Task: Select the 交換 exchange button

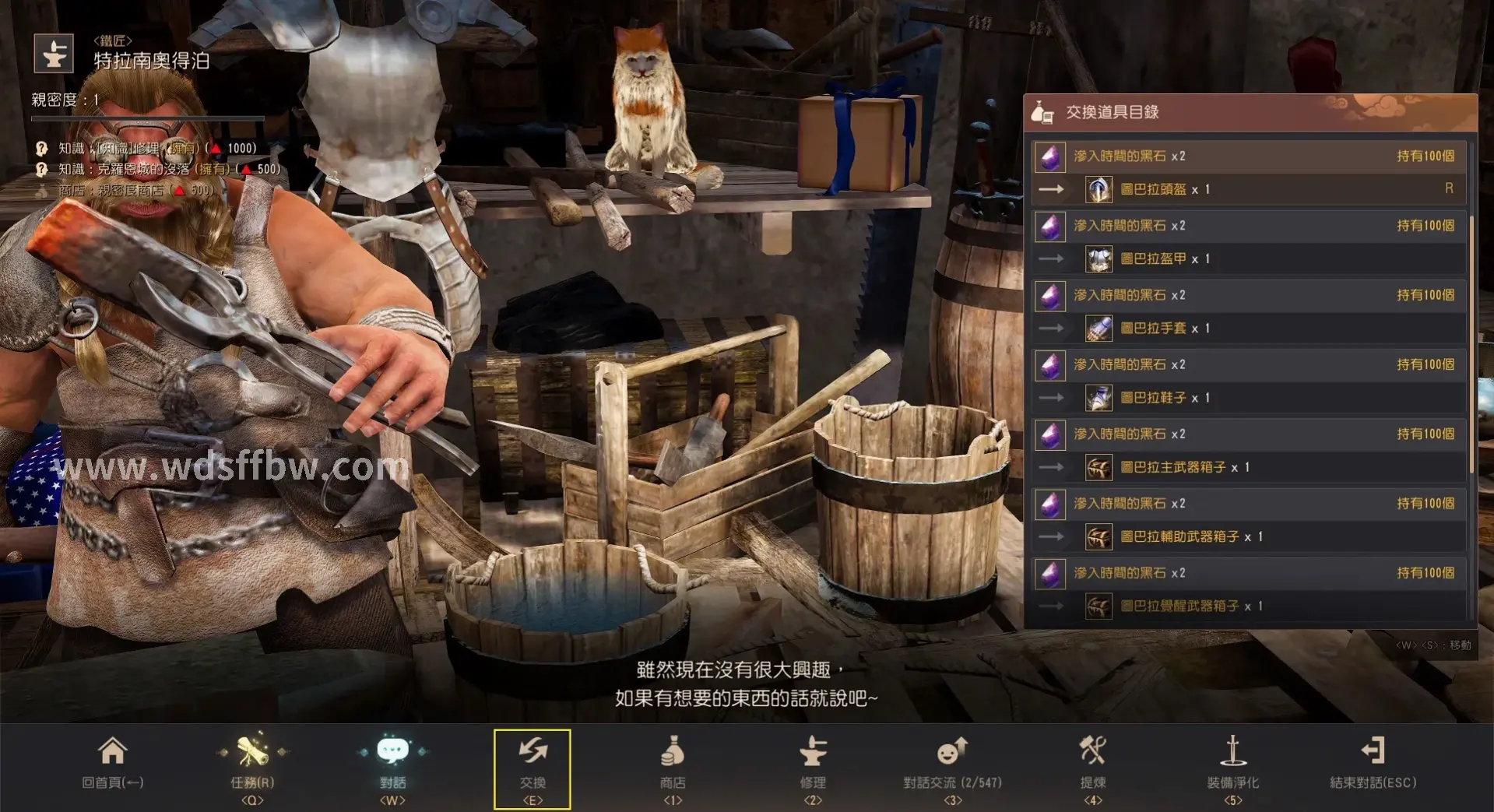Action: pos(533,768)
